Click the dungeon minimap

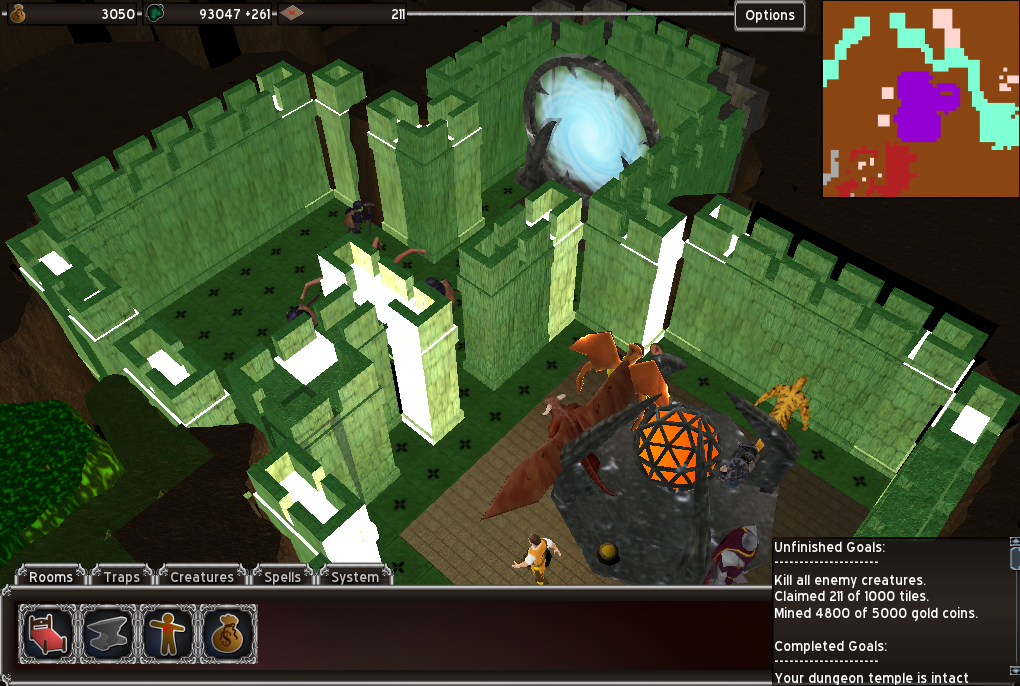920,99
